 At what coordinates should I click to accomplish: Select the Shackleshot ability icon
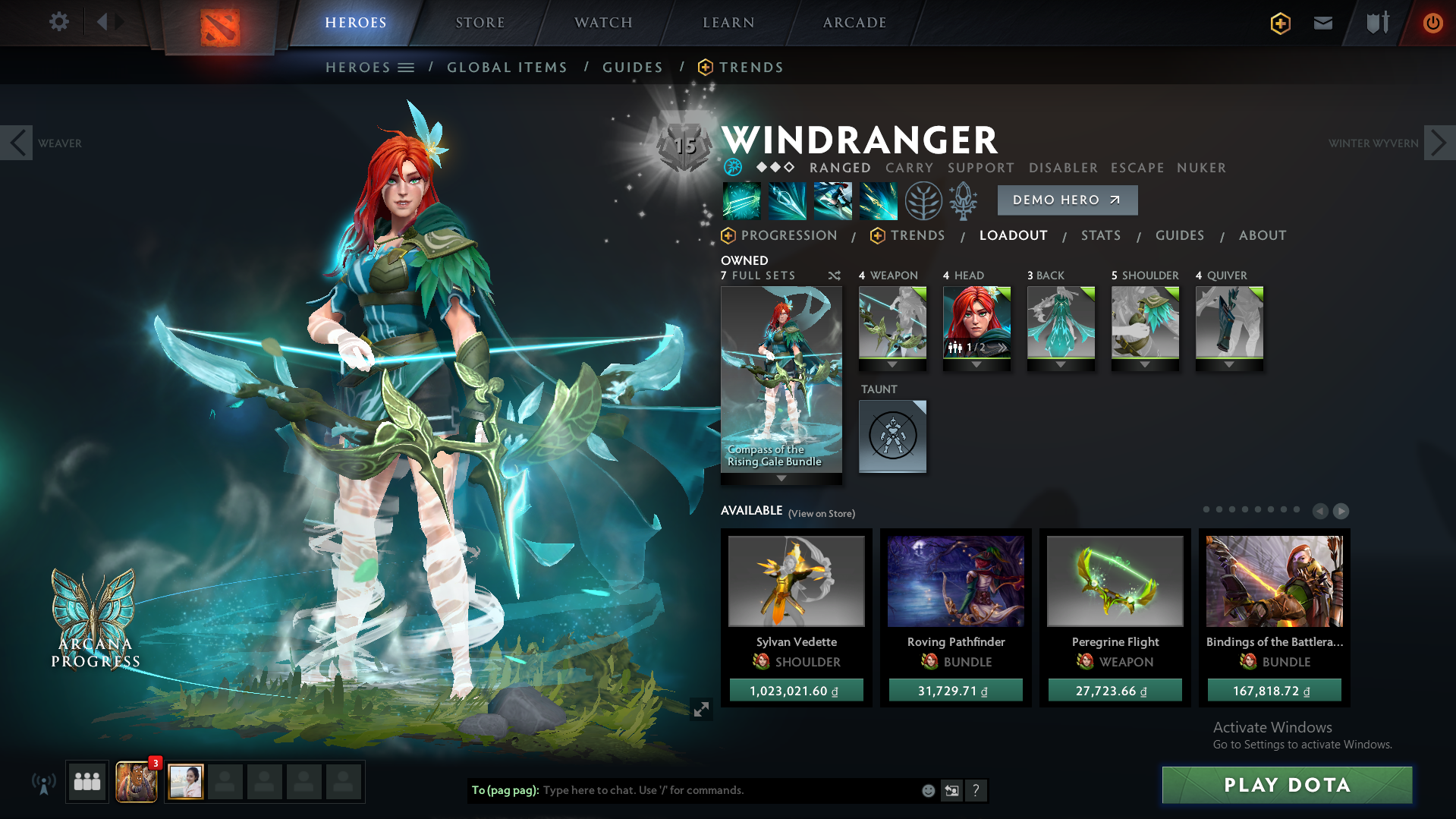(x=741, y=200)
